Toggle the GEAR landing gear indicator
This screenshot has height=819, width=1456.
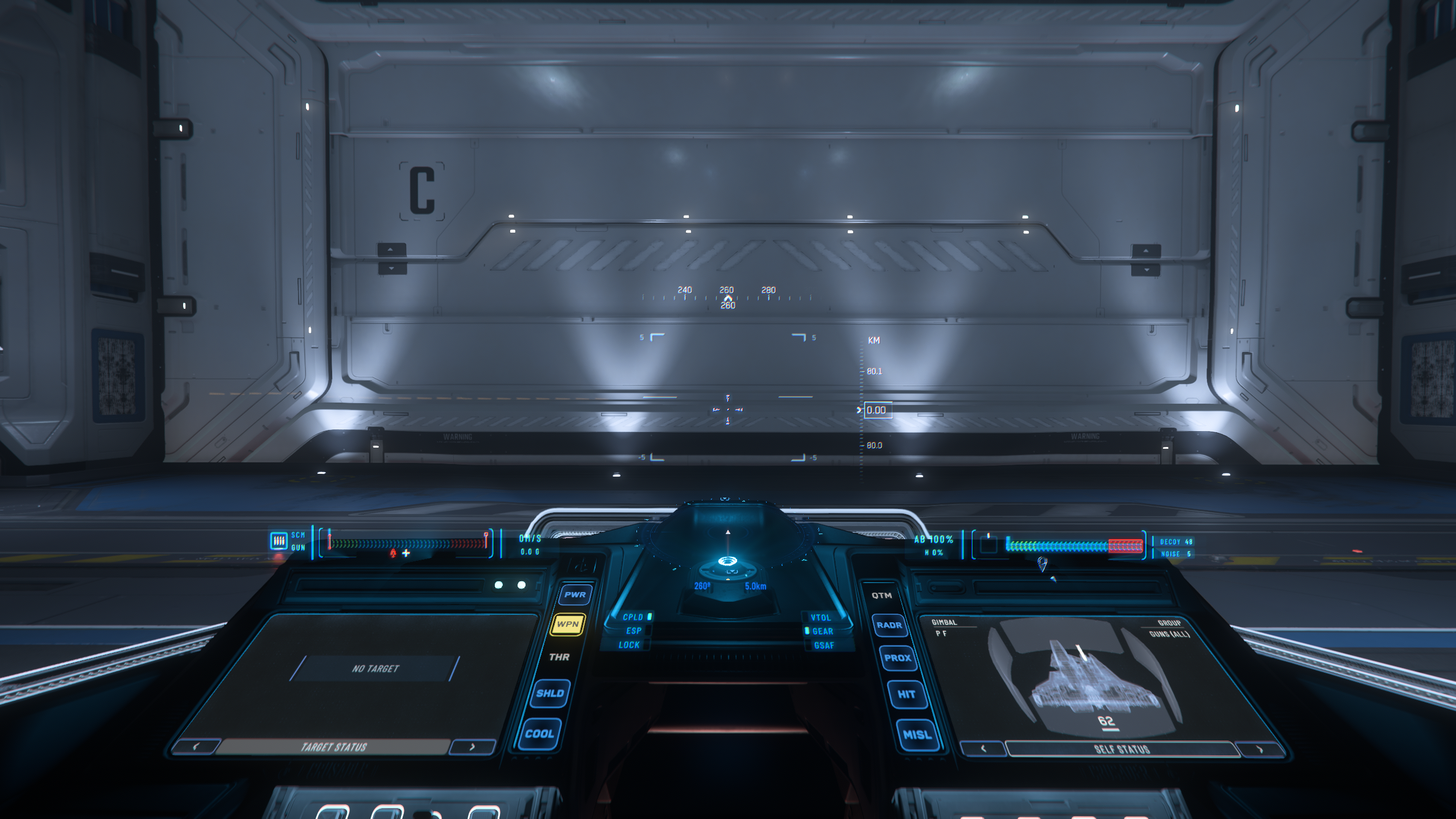822,631
